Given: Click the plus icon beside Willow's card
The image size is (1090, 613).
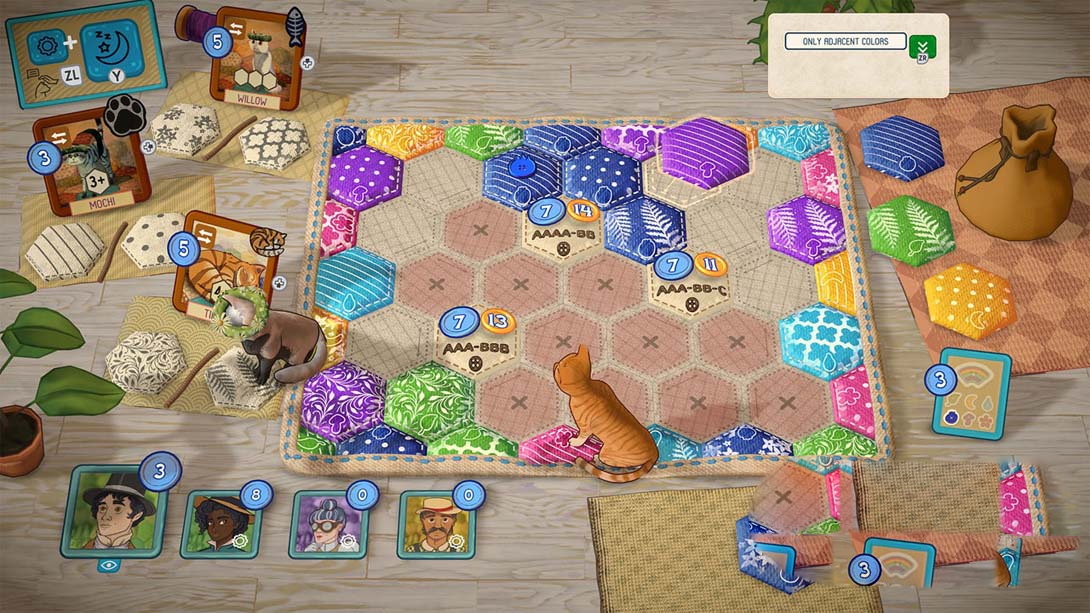Looking at the screenshot, I should point(307,62).
